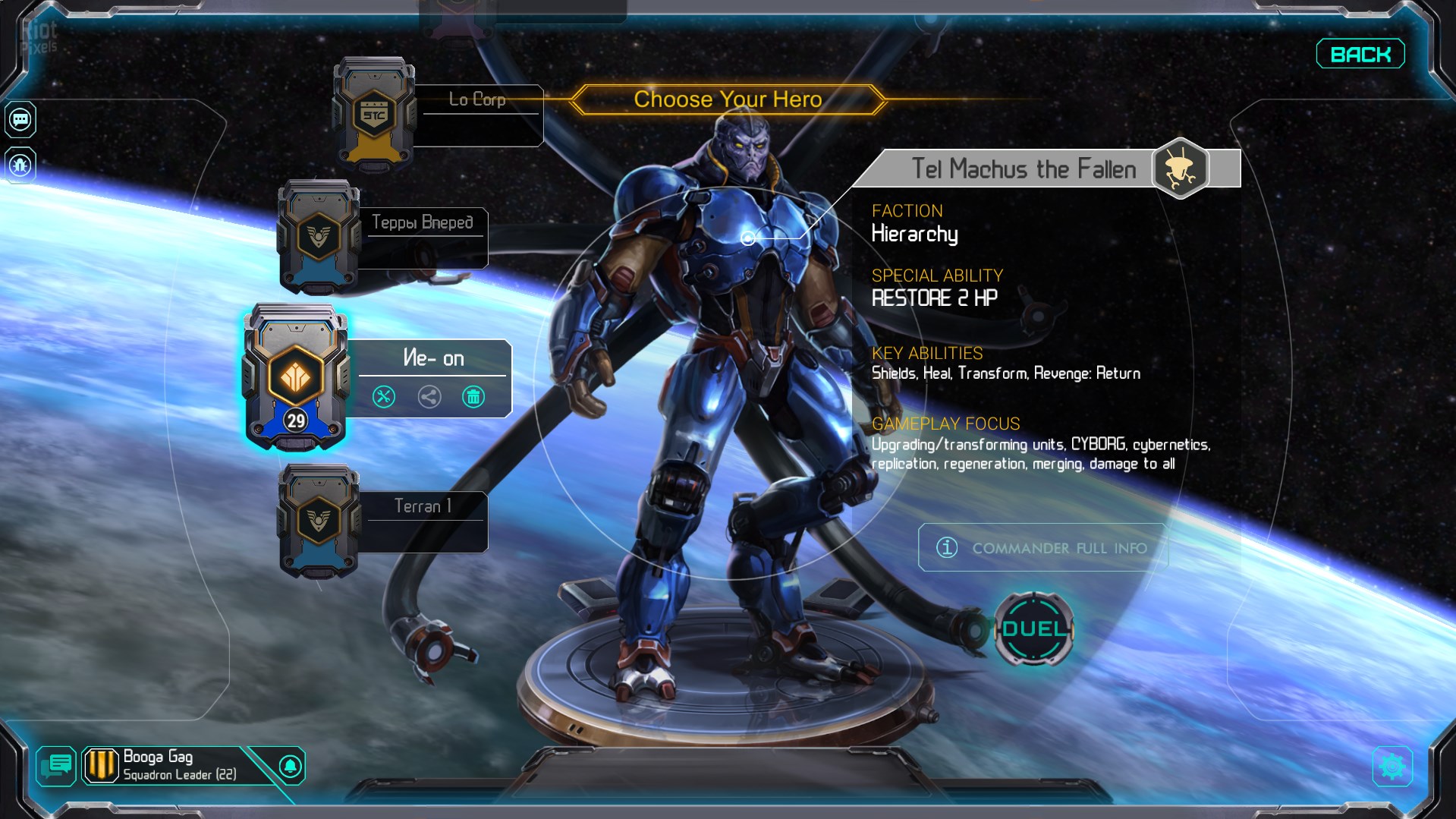This screenshot has height=819, width=1456.
Task: Start a match with the DUEL button
Action: 1033,629
